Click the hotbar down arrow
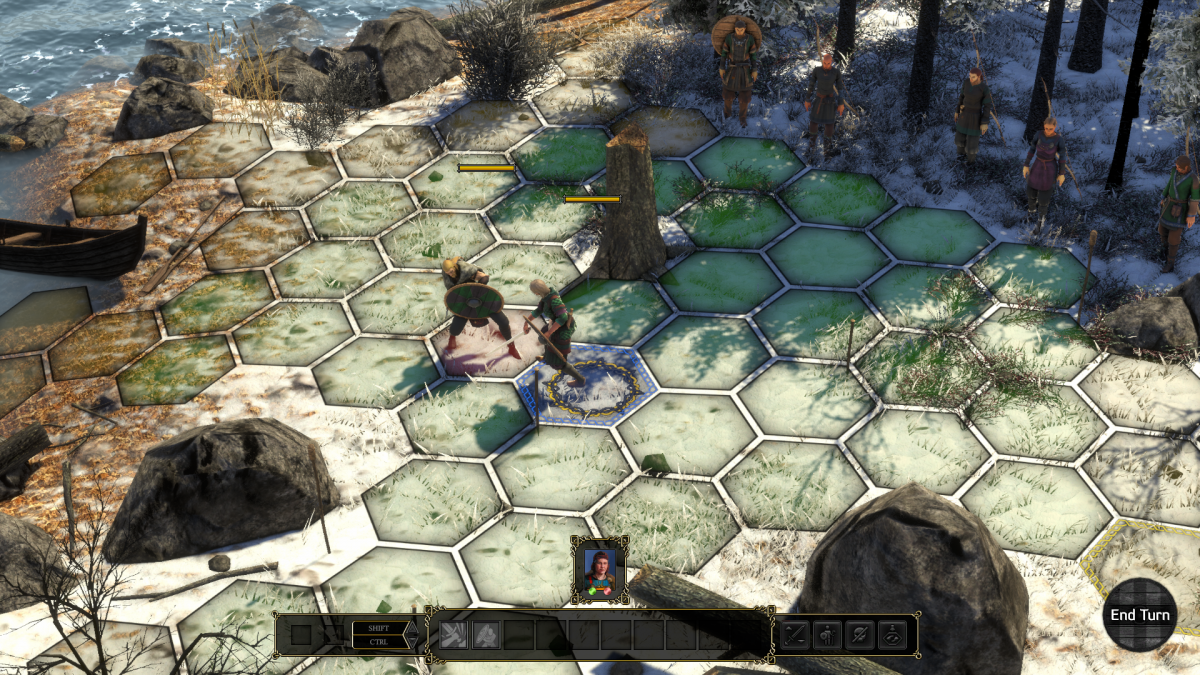 pos(410,643)
